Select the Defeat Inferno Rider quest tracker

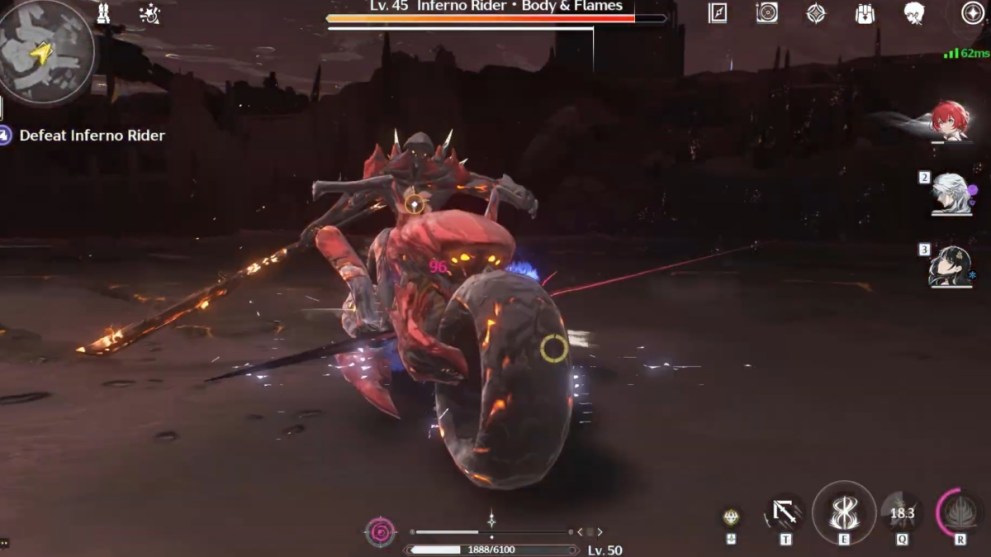(x=92, y=135)
